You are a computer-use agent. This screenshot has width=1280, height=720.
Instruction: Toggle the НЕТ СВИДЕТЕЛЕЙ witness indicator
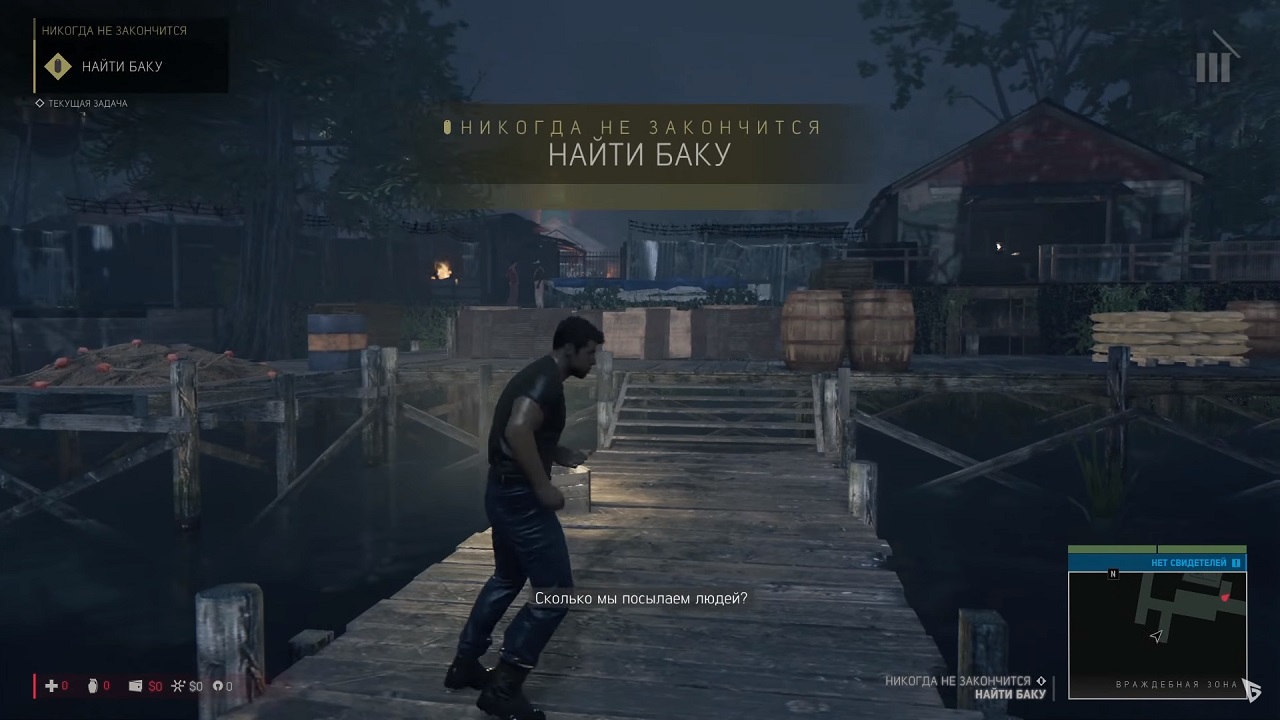(x=1188, y=561)
